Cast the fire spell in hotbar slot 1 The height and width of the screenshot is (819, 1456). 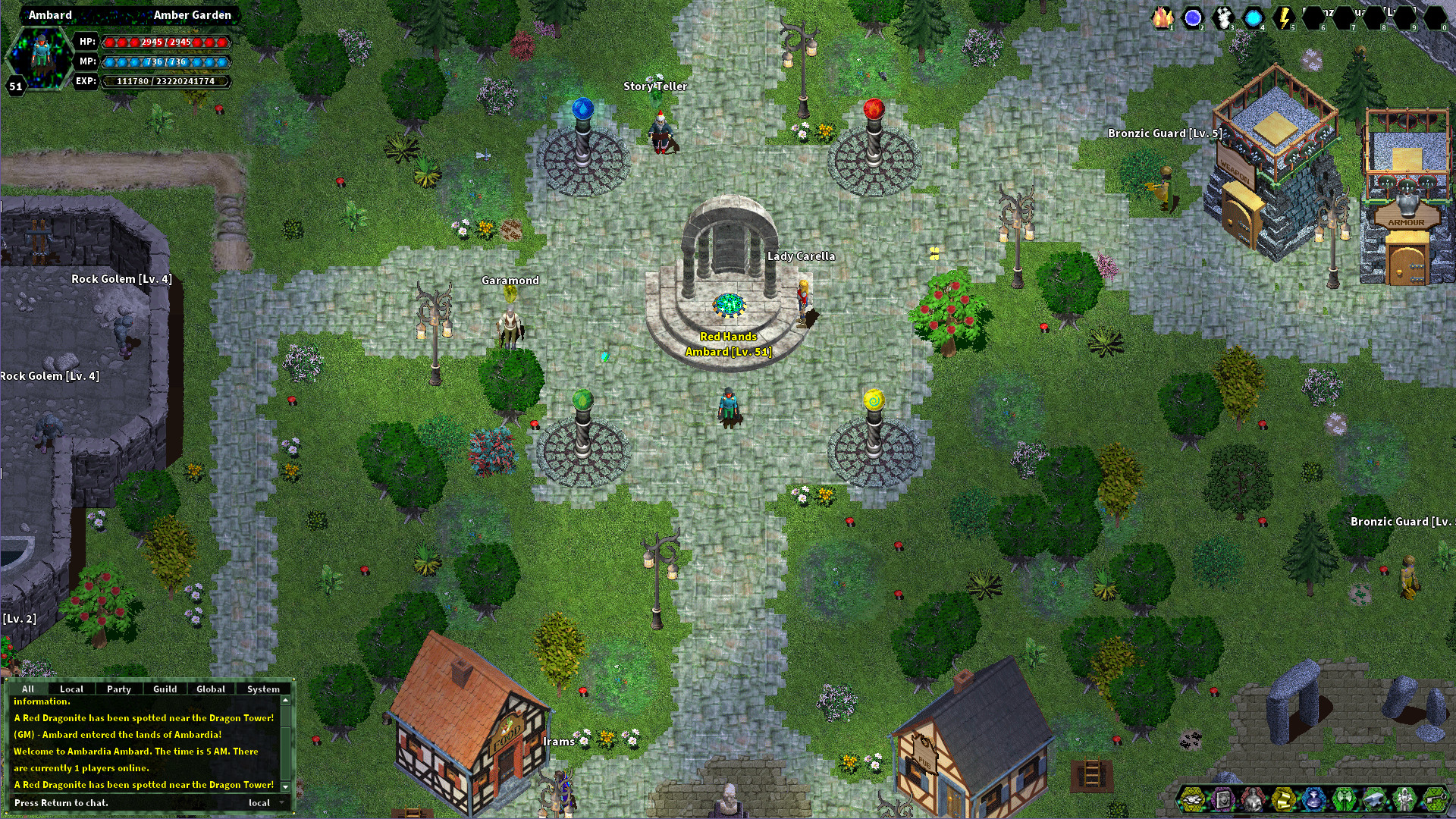pos(1163,17)
